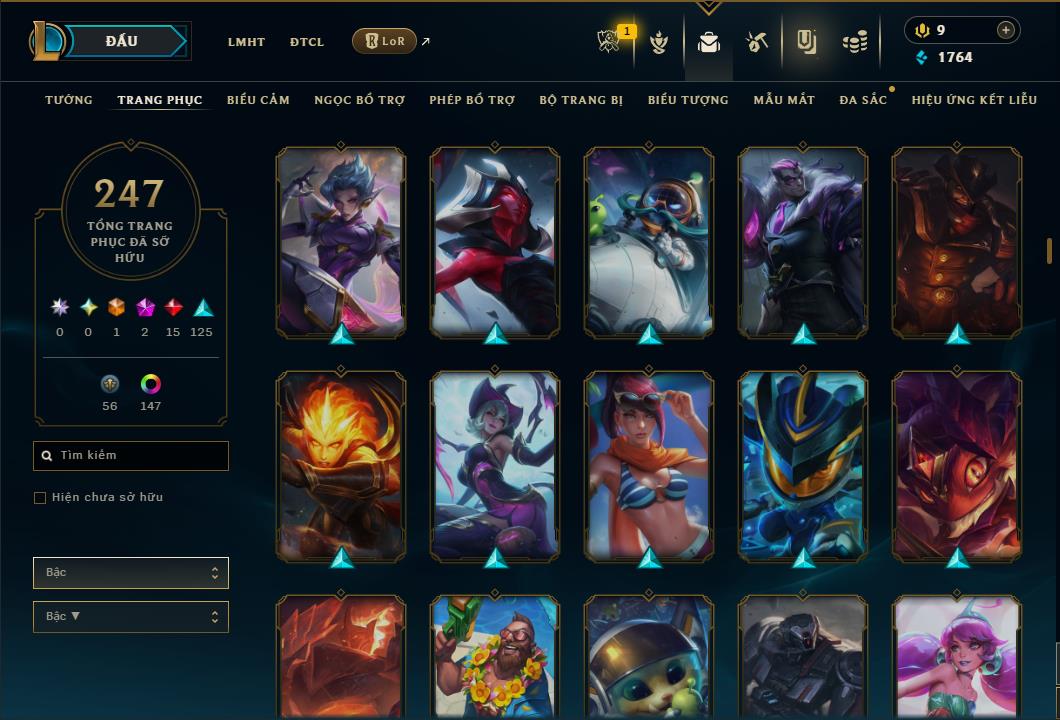Select the BIỂU CẢM emotes tab

[x=258, y=100]
